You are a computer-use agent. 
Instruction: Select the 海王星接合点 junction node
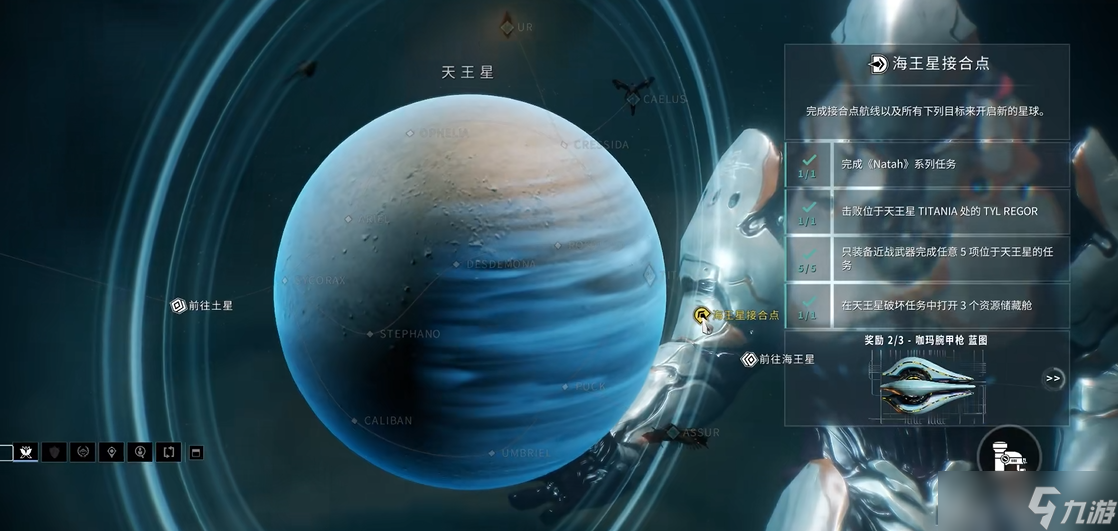703,315
